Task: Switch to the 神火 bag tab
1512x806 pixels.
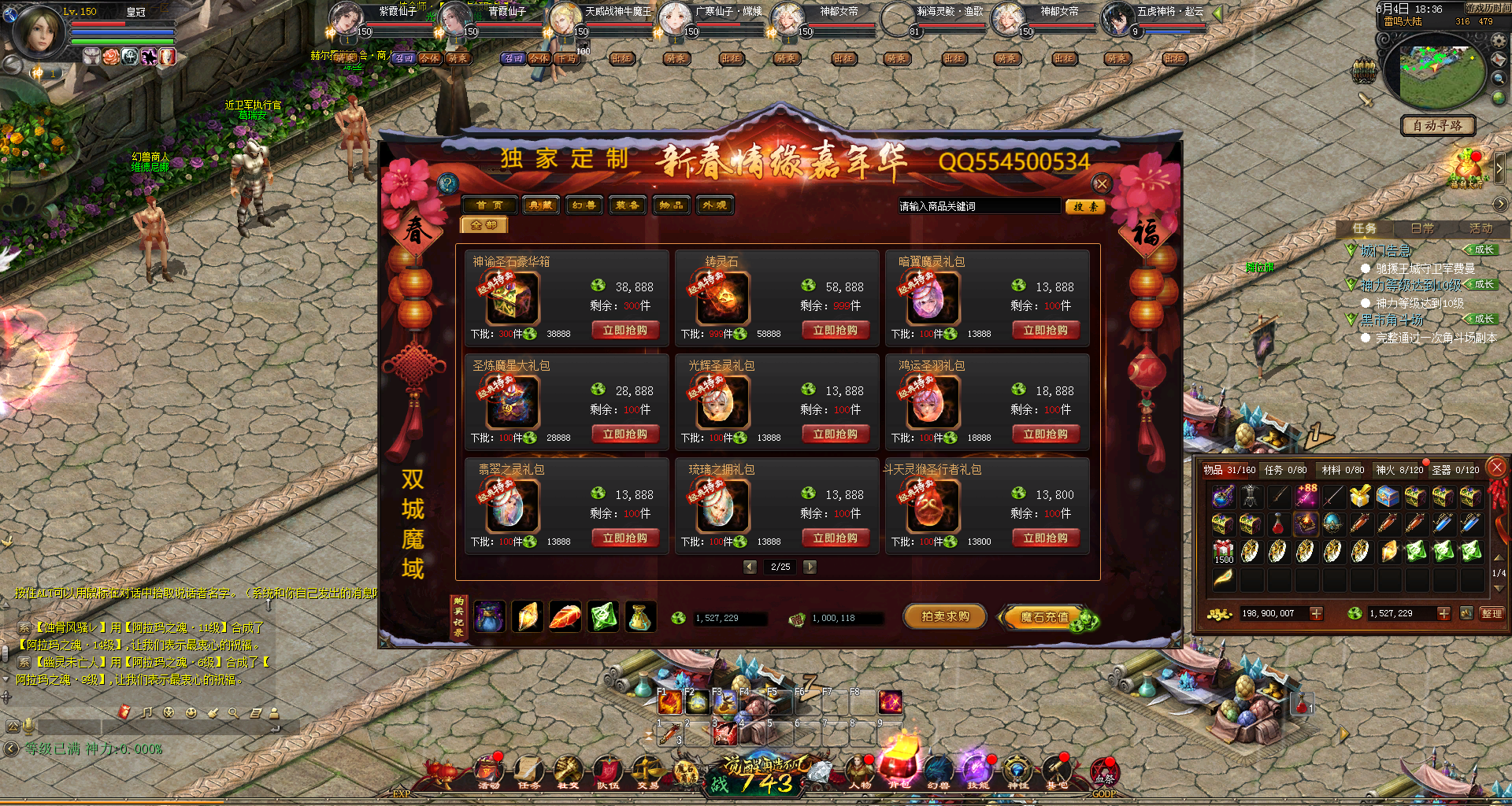Action: [1399, 470]
